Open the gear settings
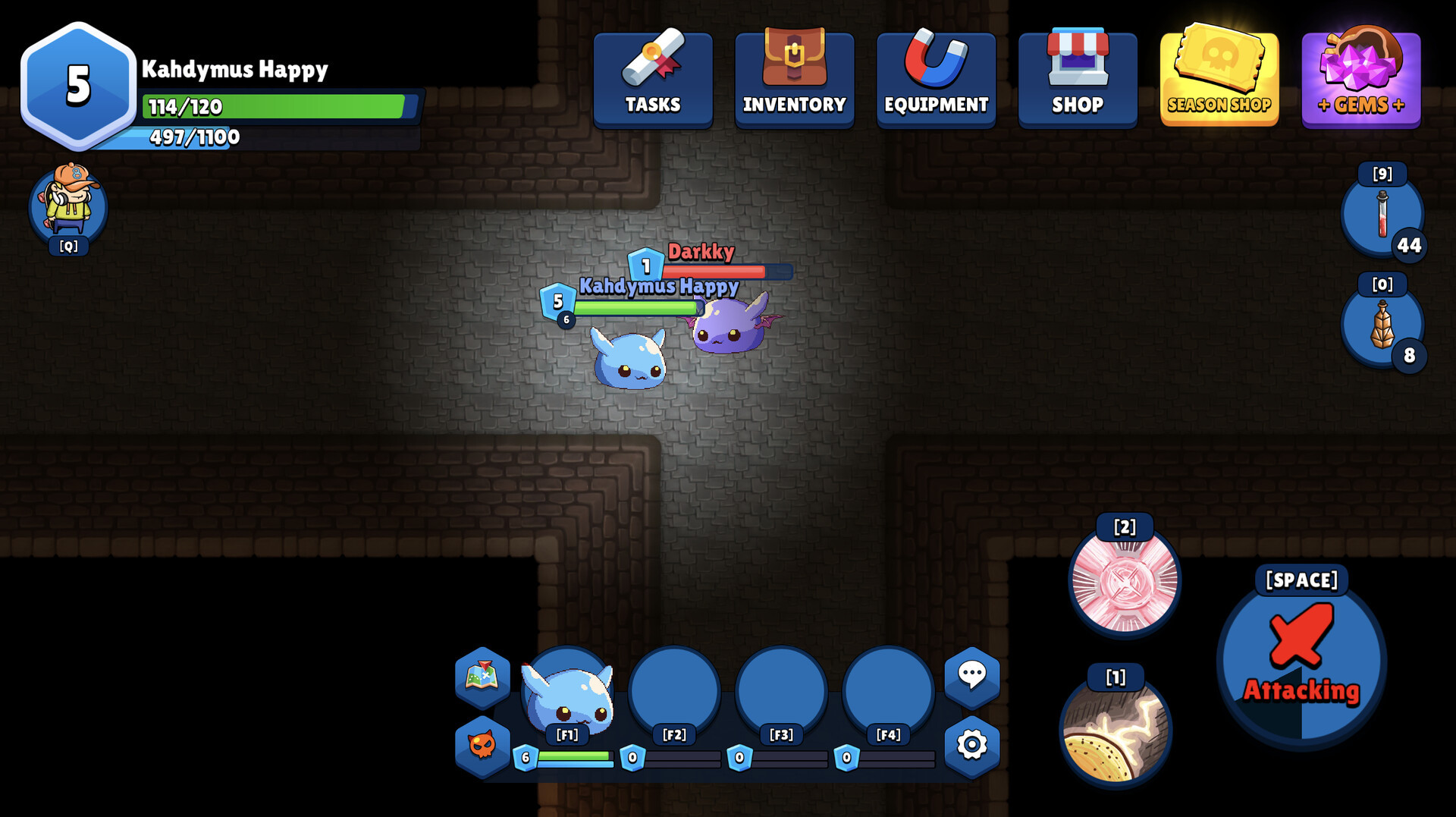This screenshot has width=1456, height=817. click(x=971, y=745)
